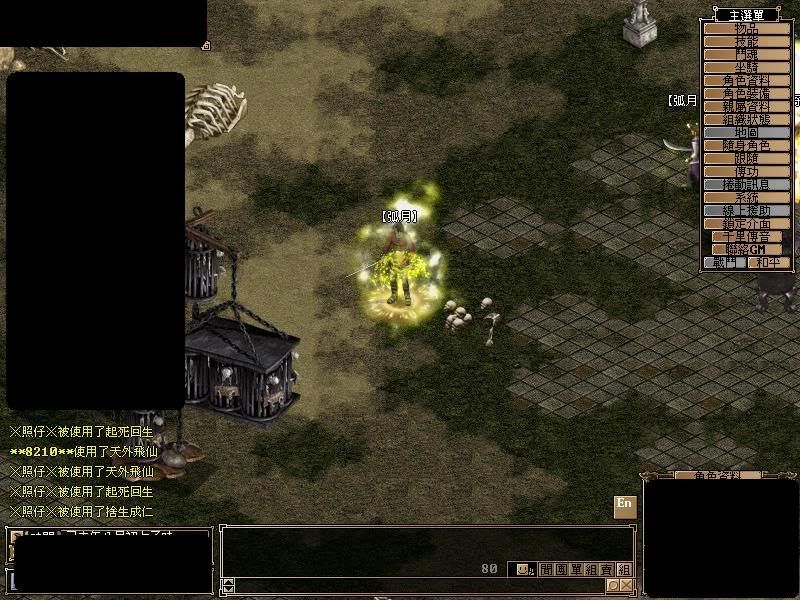Select 技能 skills in the main menu
The height and width of the screenshot is (600, 800).
point(747,42)
